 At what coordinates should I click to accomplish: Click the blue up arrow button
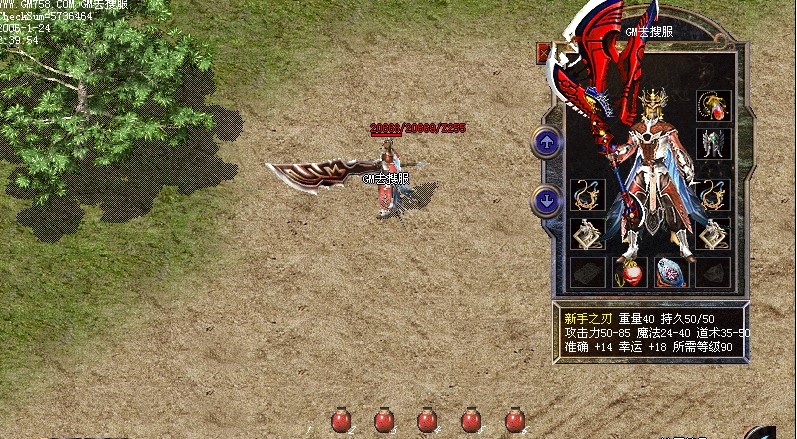pos(546,142)
